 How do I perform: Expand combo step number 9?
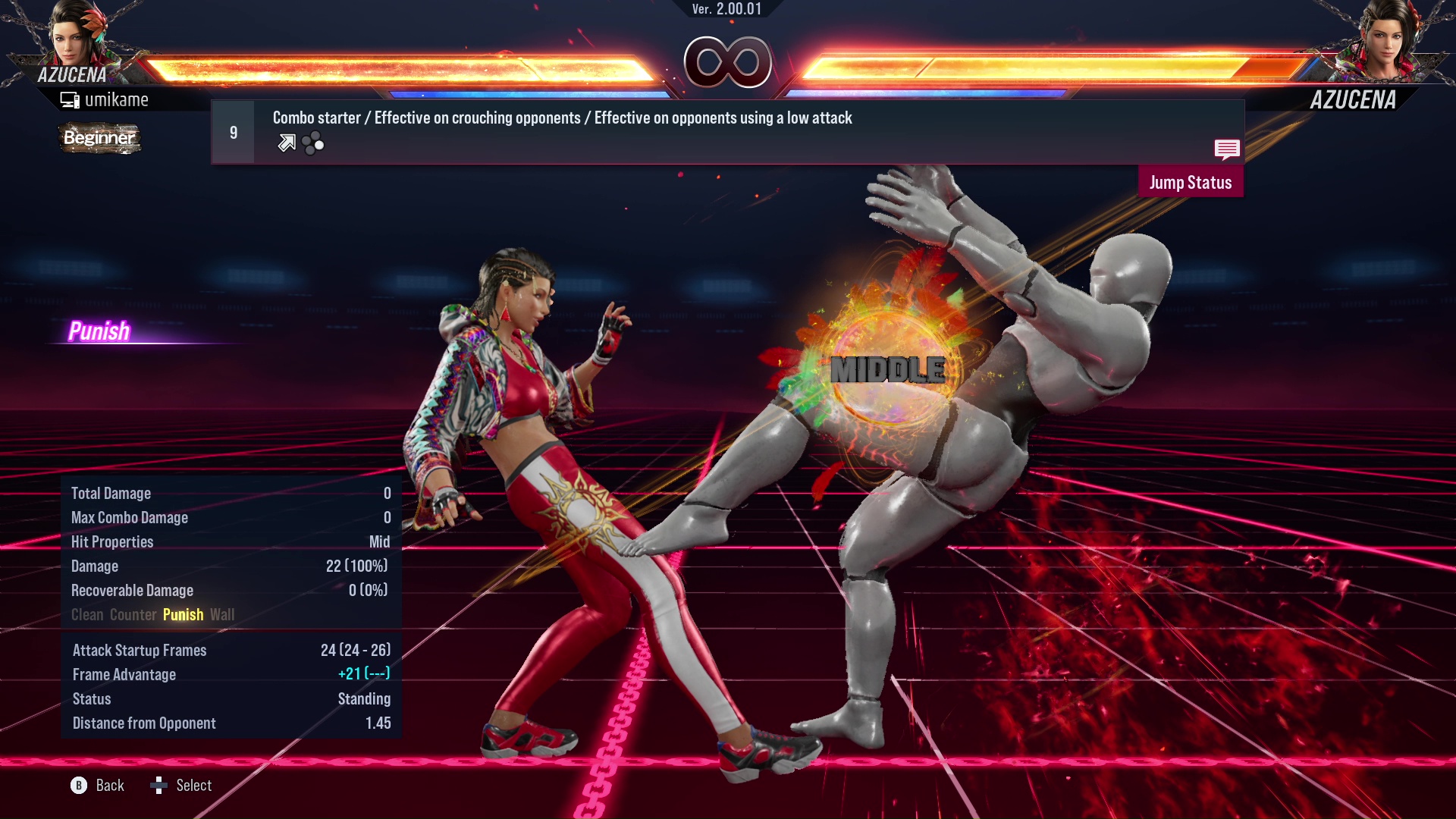[233, 131]
